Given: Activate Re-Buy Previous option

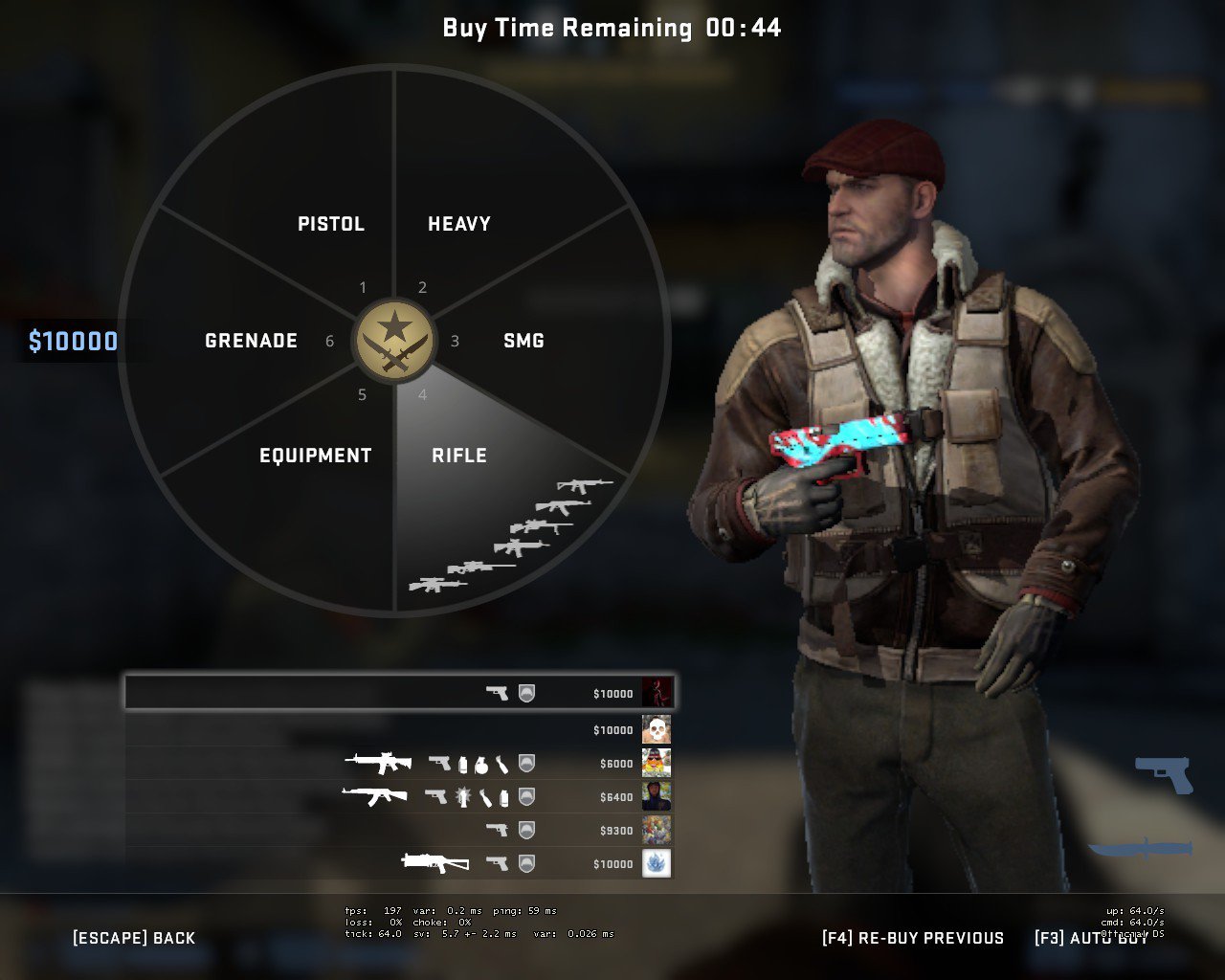Looking at the screenshot, I should point(913,938).
